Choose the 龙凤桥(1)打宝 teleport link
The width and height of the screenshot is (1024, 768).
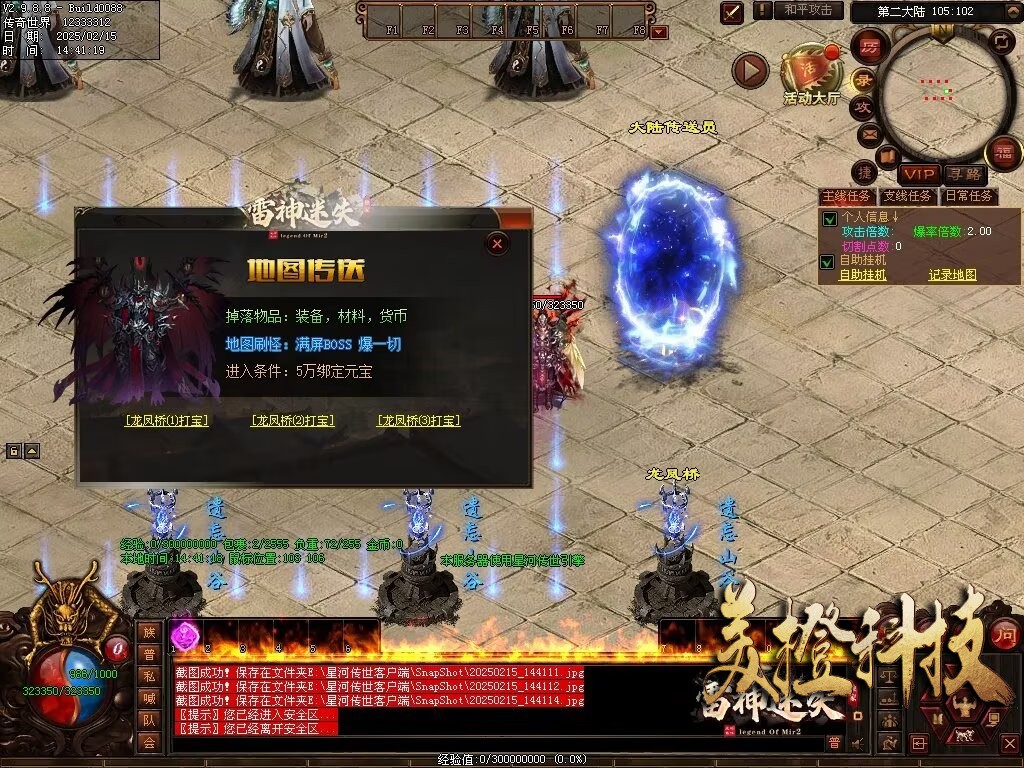pos(167,421)
